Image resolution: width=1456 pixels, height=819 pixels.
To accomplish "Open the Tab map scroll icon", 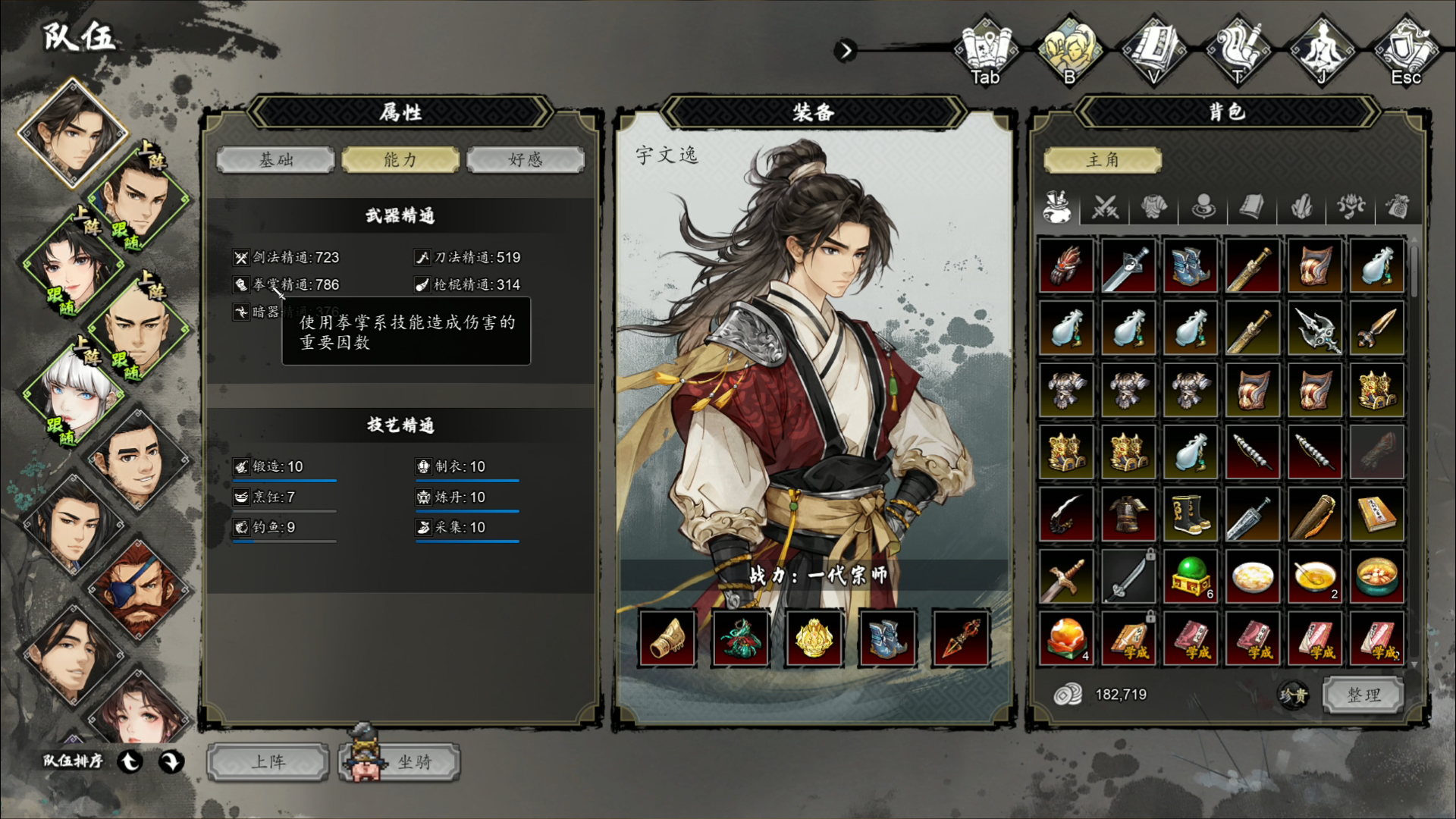I will (x=985, y=50).
